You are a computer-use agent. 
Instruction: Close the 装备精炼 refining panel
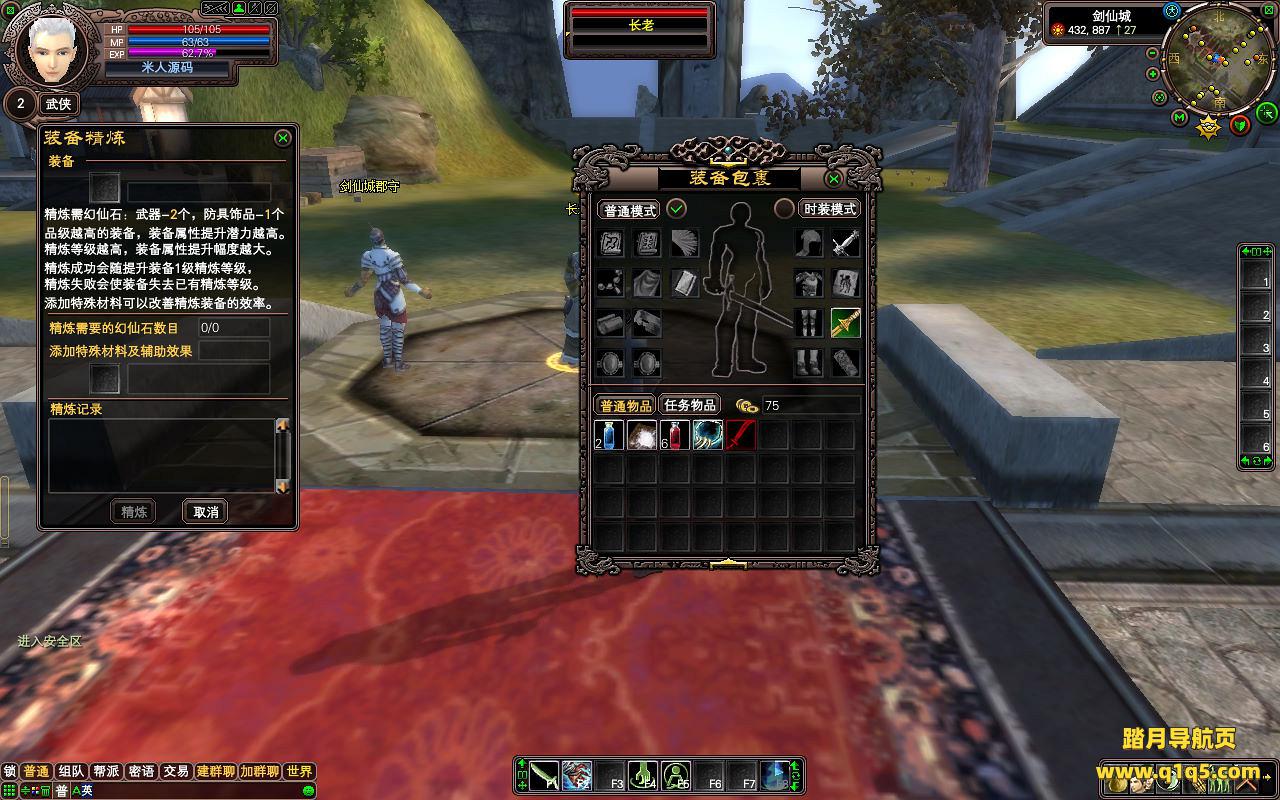tap(283, 138)
